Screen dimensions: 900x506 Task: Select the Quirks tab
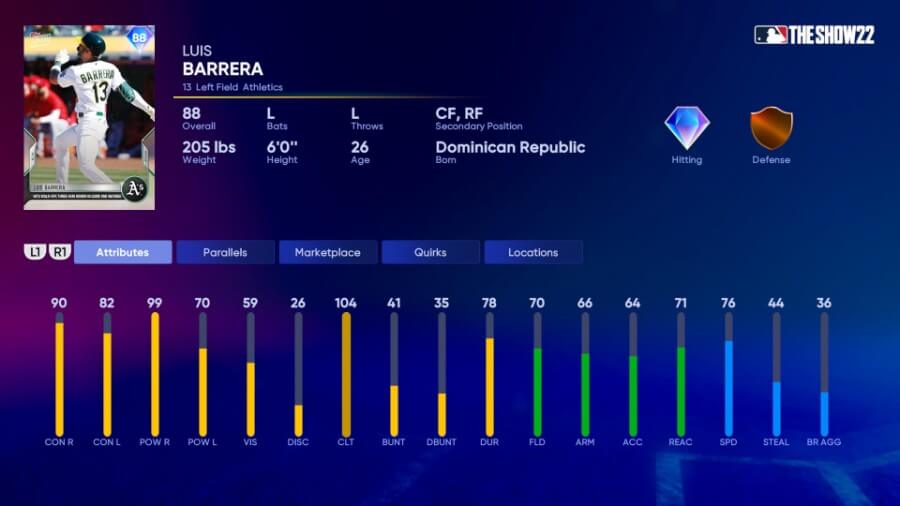(x=430, y=252)
